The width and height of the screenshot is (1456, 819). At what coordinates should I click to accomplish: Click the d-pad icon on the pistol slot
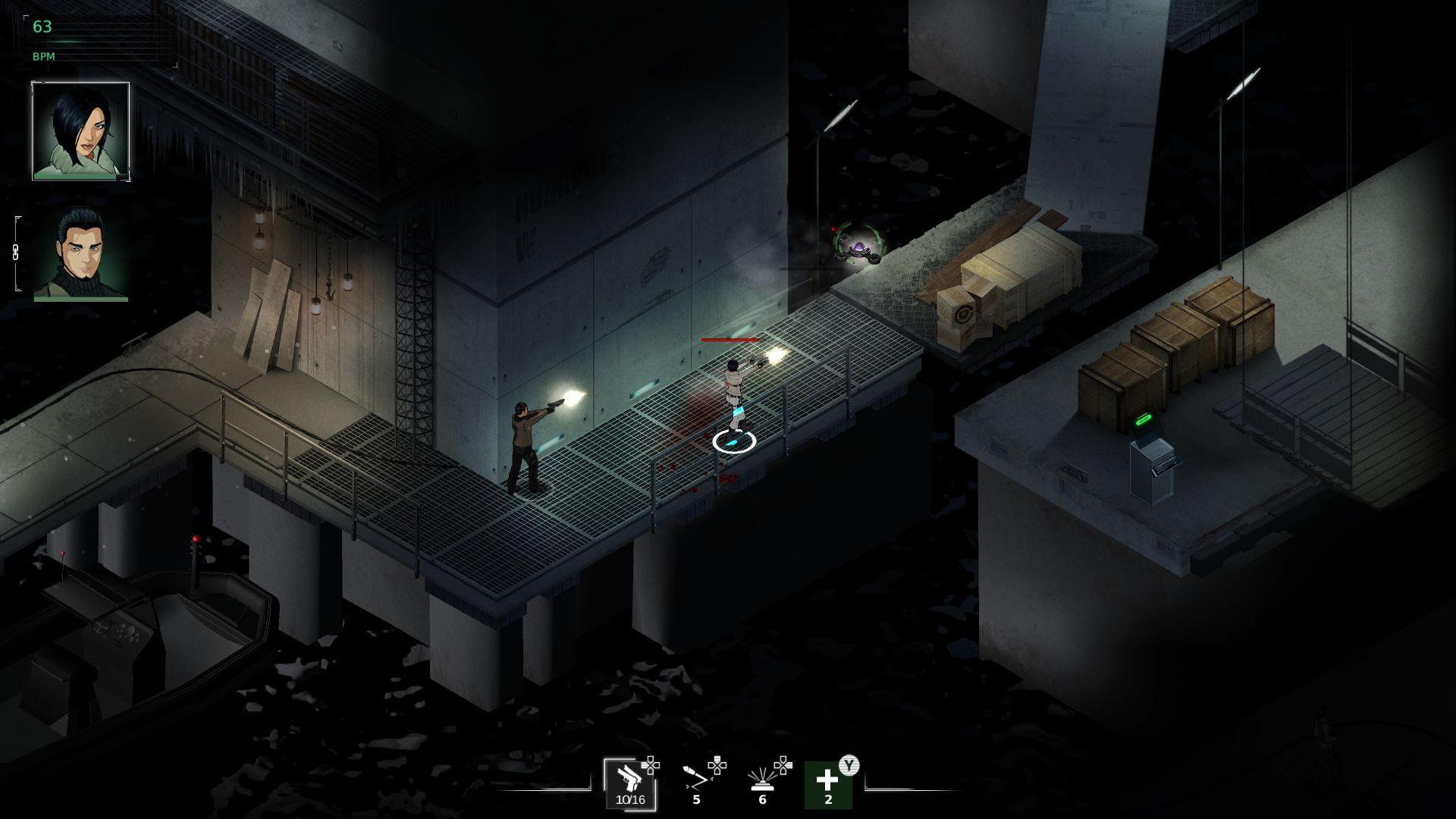pyautogui.click(x=651, y=764)
